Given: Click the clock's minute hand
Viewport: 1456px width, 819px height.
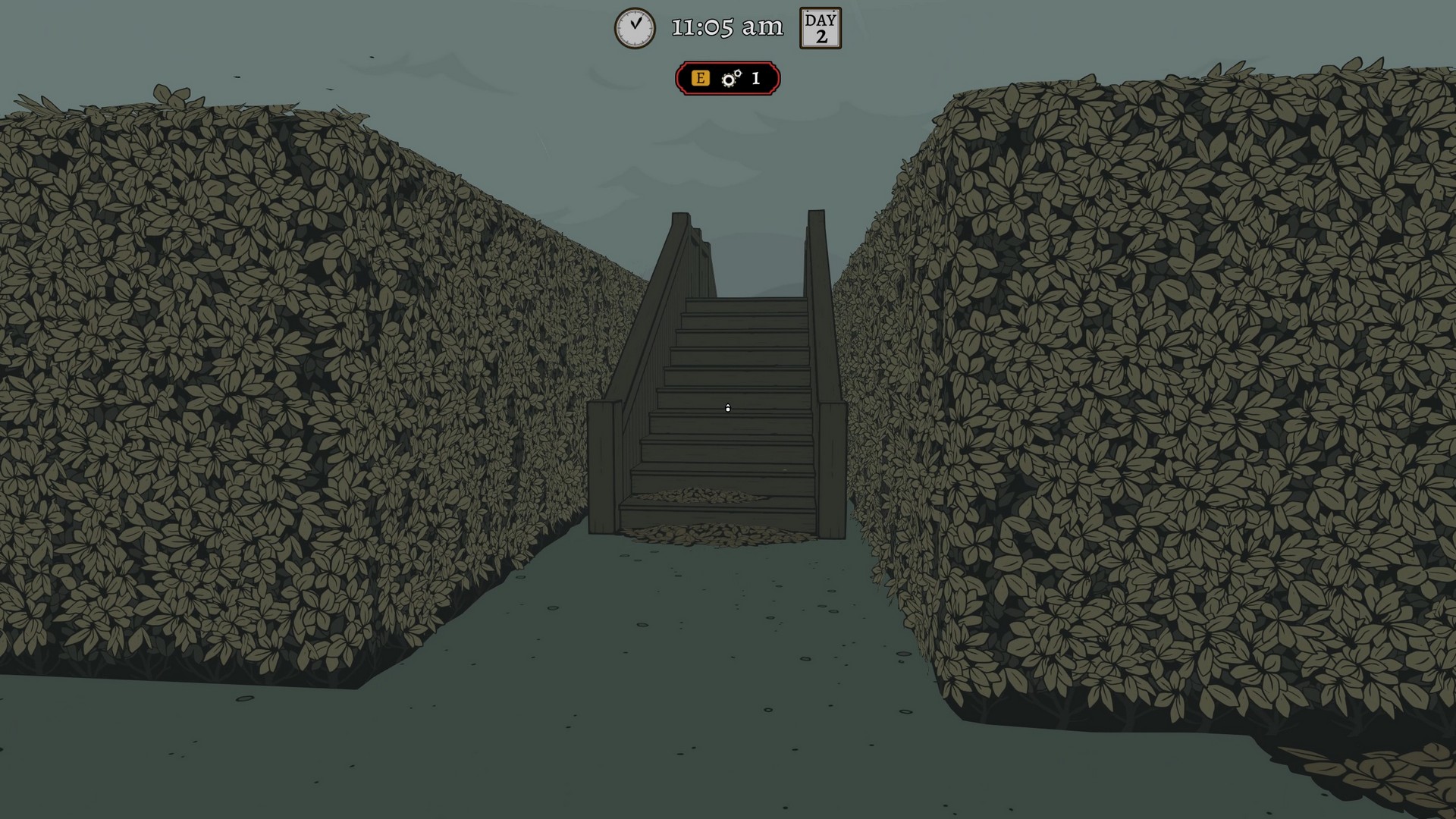Looking at the screenshot, I should pos(638,22).
